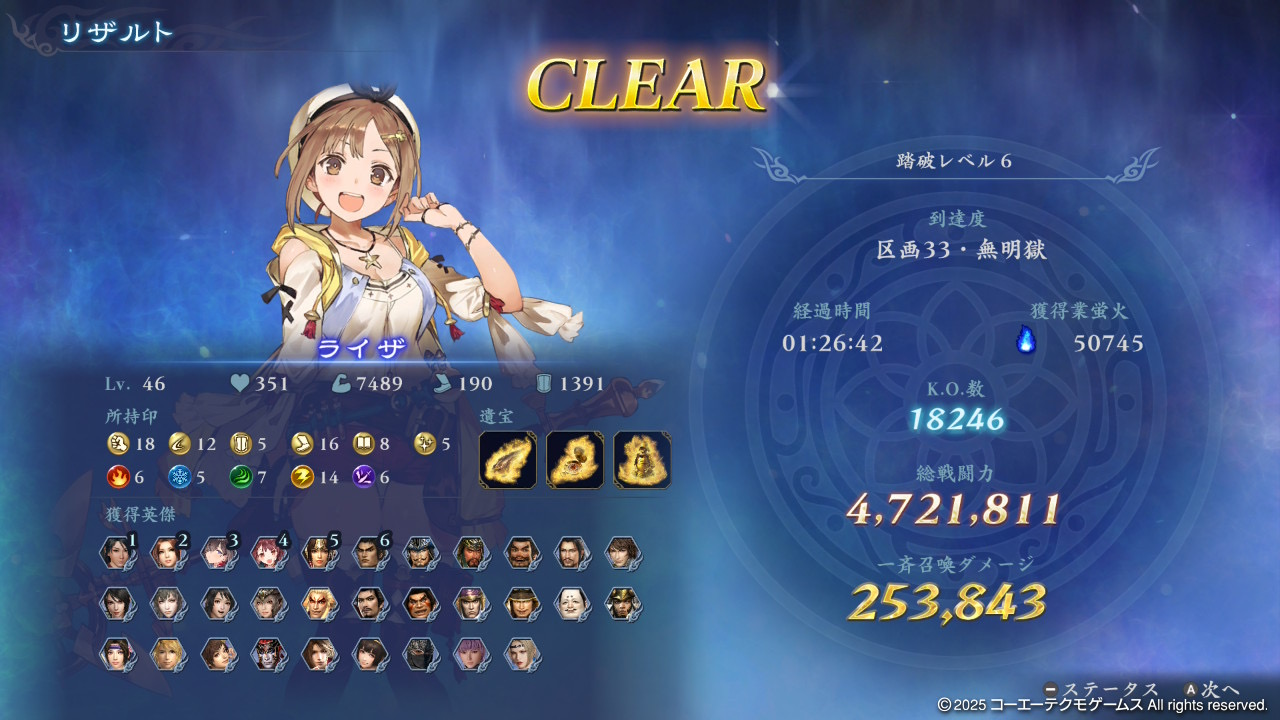1280x720 pixels.
Task: Select the hero portrait numbered 1
Action: coord(117,553)
